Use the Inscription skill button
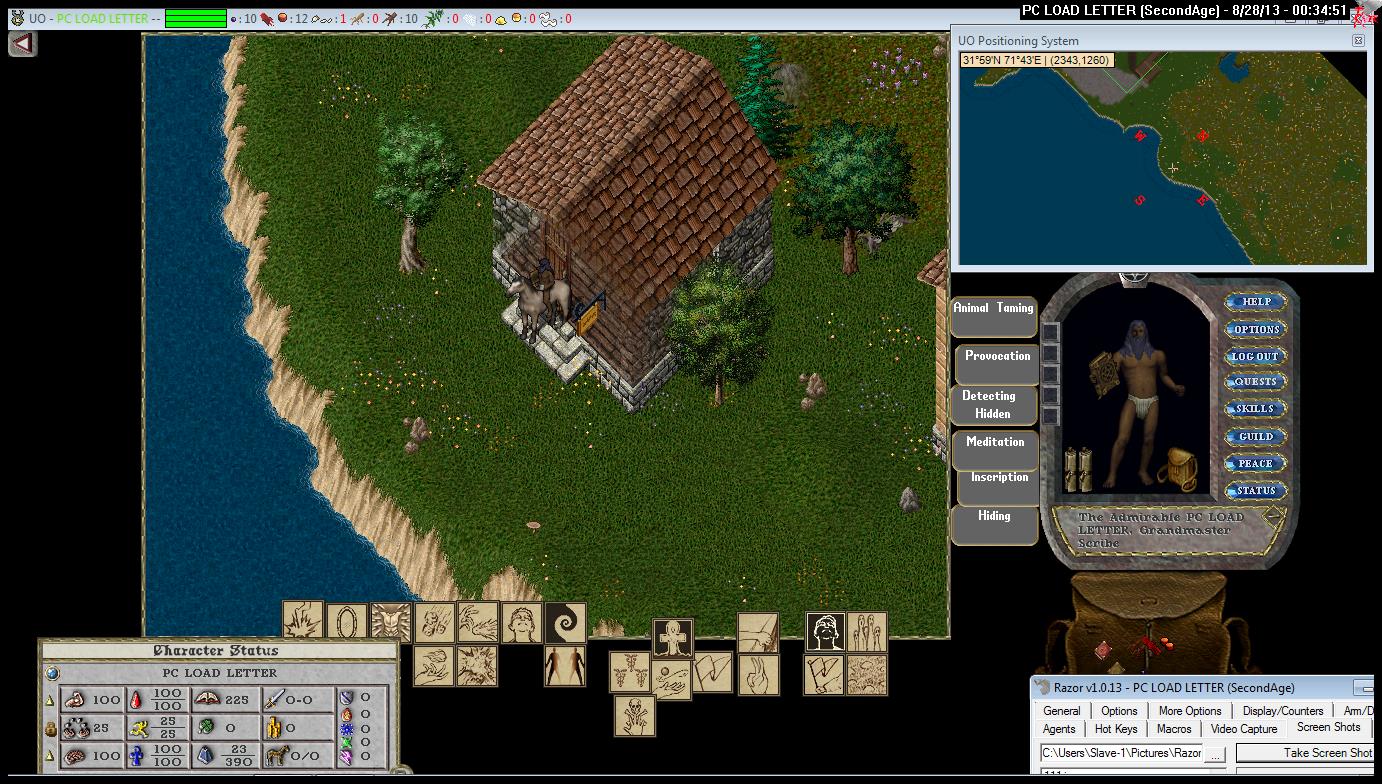This screenshot has height=784, width=1382. point(999,485)
